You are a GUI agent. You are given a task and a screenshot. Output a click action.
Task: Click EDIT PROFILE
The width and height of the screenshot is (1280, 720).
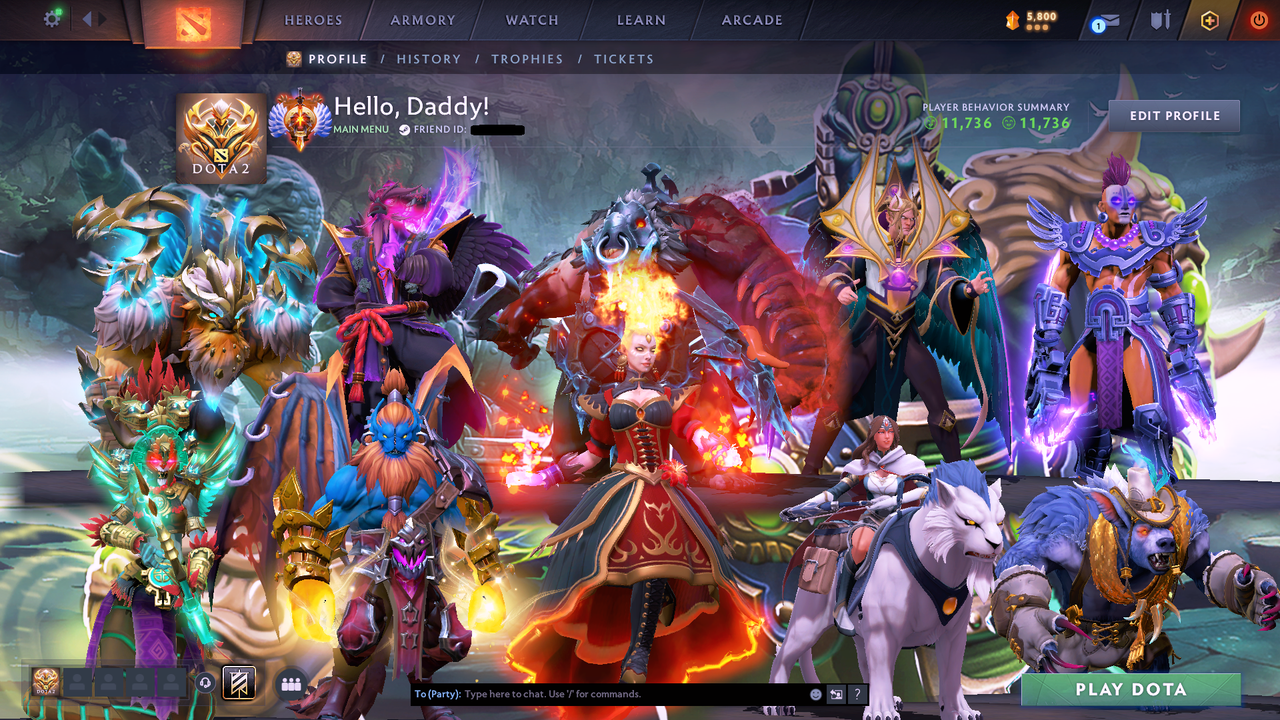(1174, 116)
